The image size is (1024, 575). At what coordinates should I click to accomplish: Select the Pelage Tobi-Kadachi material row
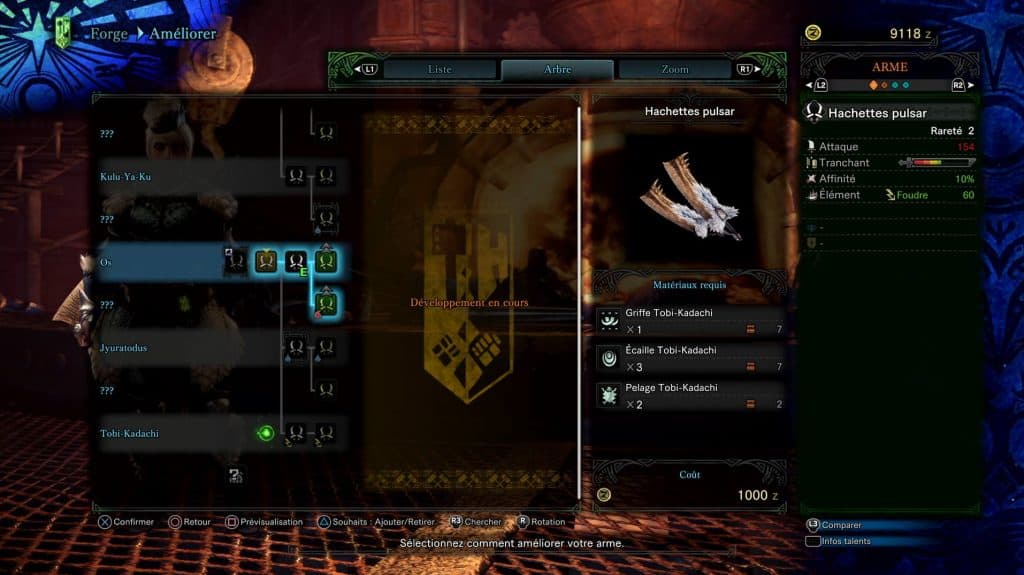pos(690,396)
